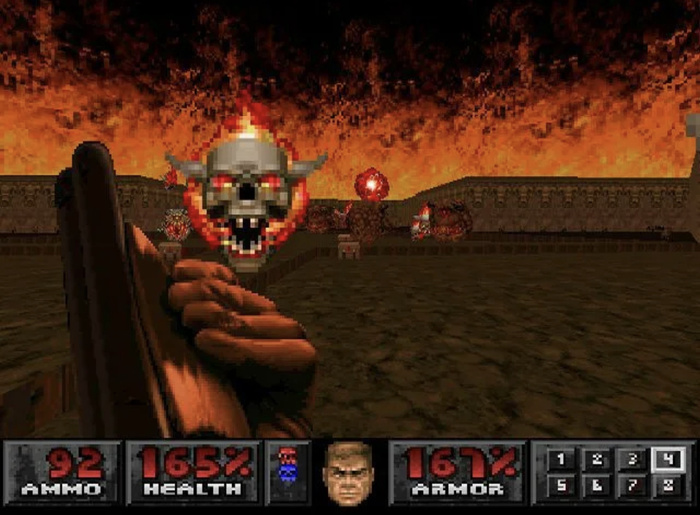
Task: Switch to weapon slot 2
Action: 596,459
